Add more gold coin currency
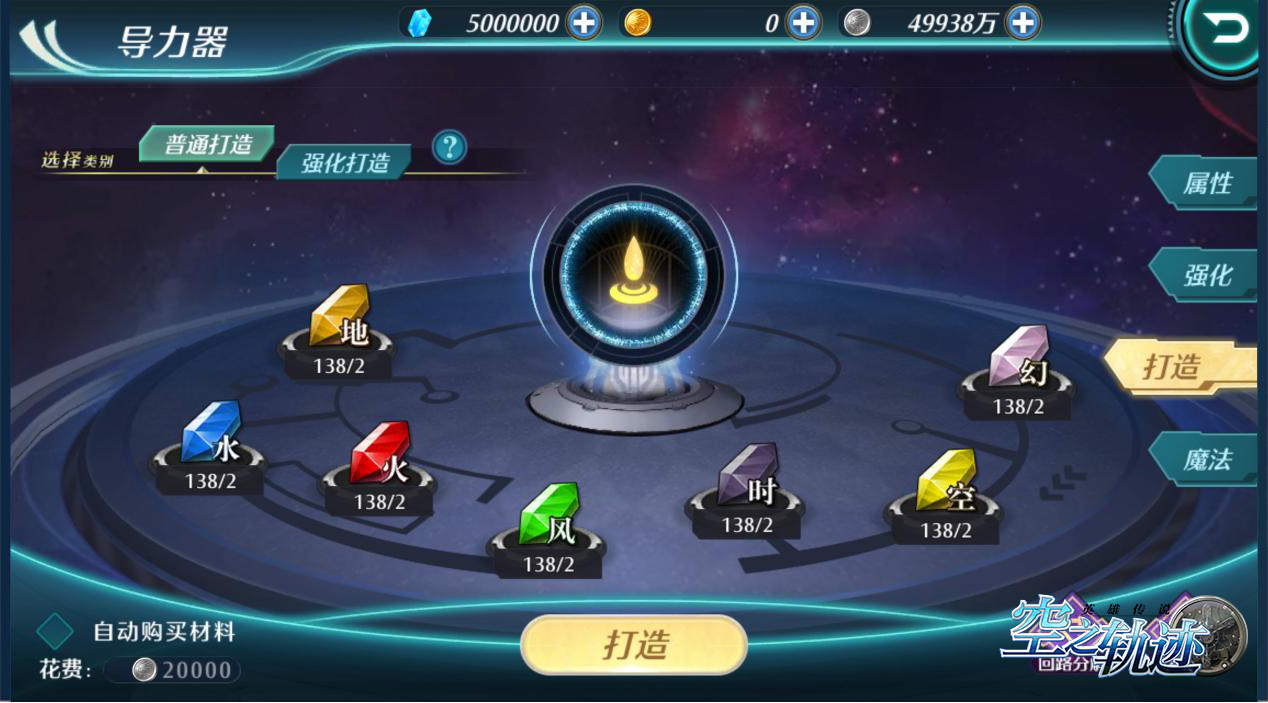This screenshot has width=1268, height=703. pyautogui.click(x=803, y=22)
